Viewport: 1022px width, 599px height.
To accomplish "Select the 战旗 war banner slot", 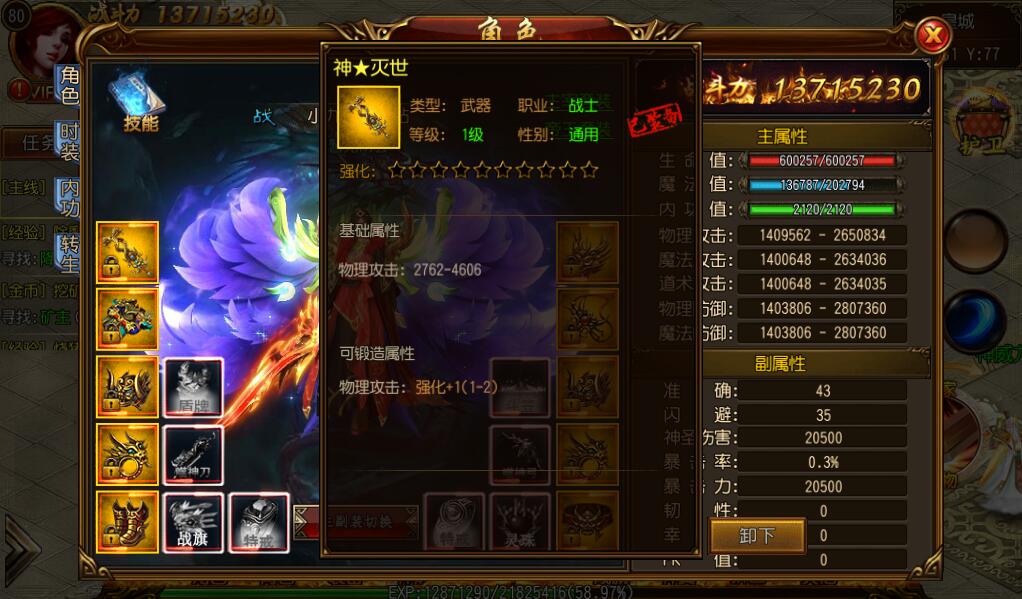I will point(193,521).
